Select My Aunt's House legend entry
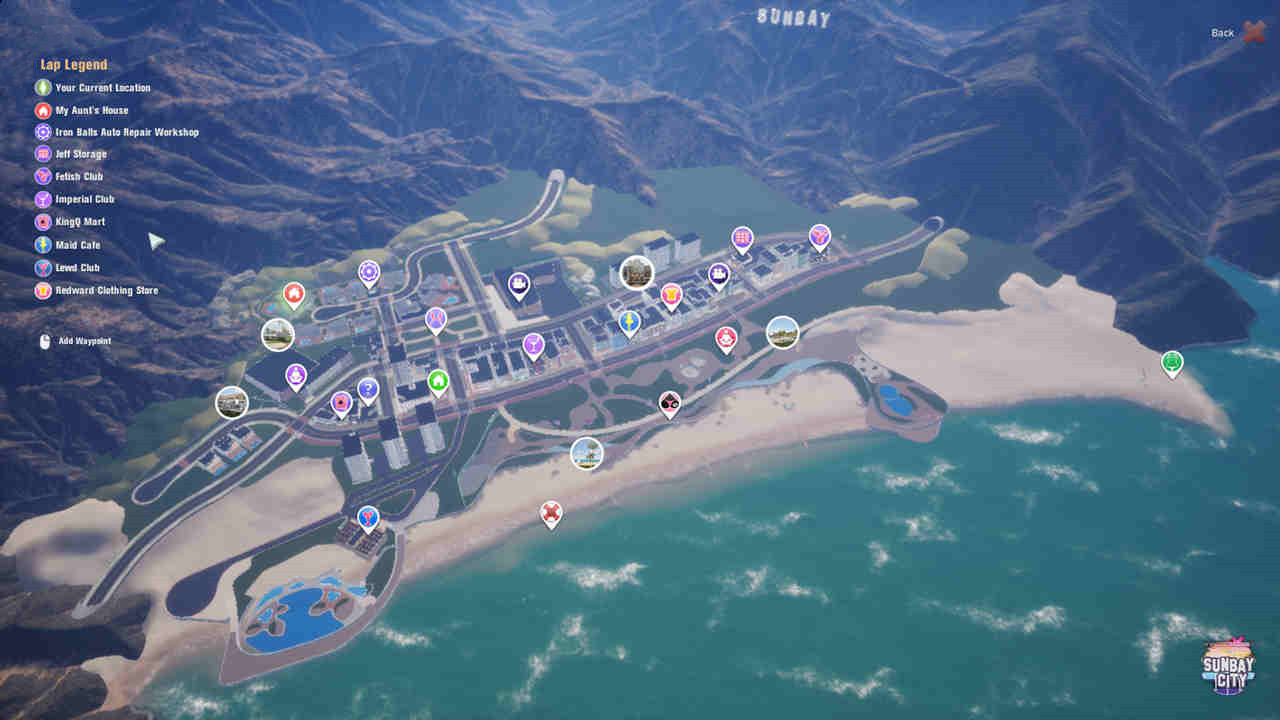The width and height of the screenshot is (1280, 720). click(91, 110)
